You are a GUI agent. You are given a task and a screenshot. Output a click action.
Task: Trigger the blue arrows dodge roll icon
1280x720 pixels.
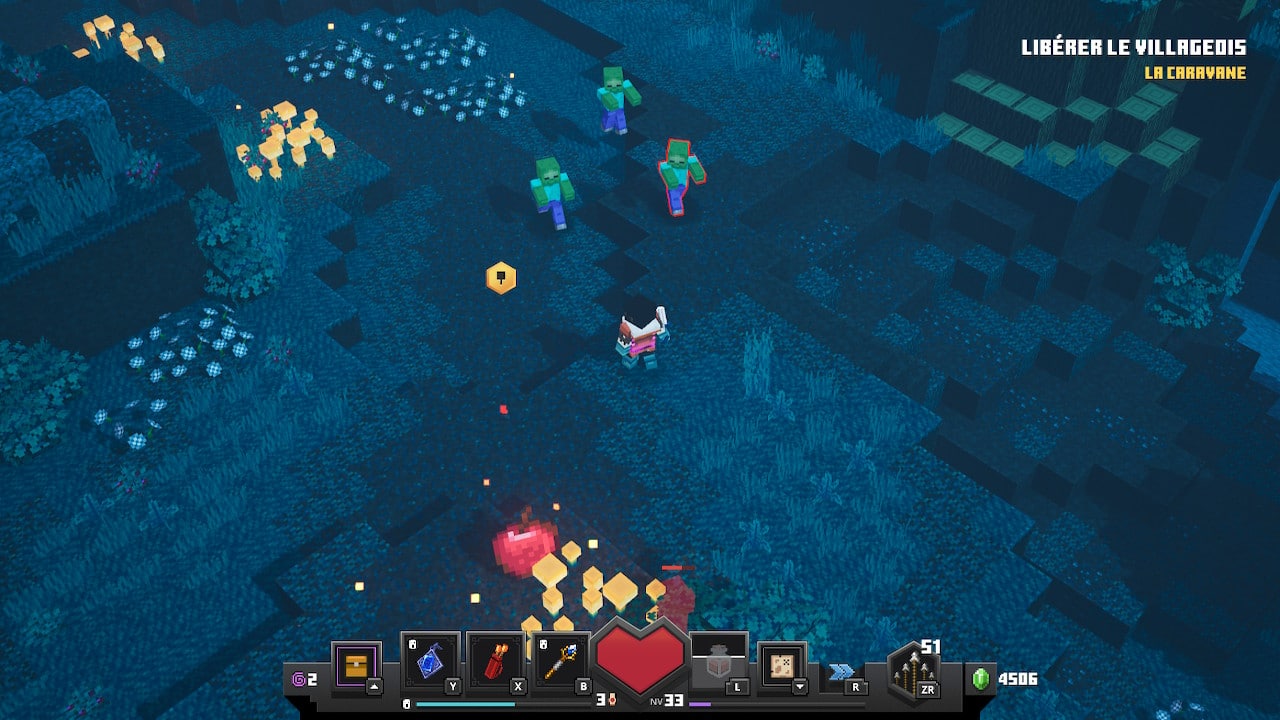842,672
